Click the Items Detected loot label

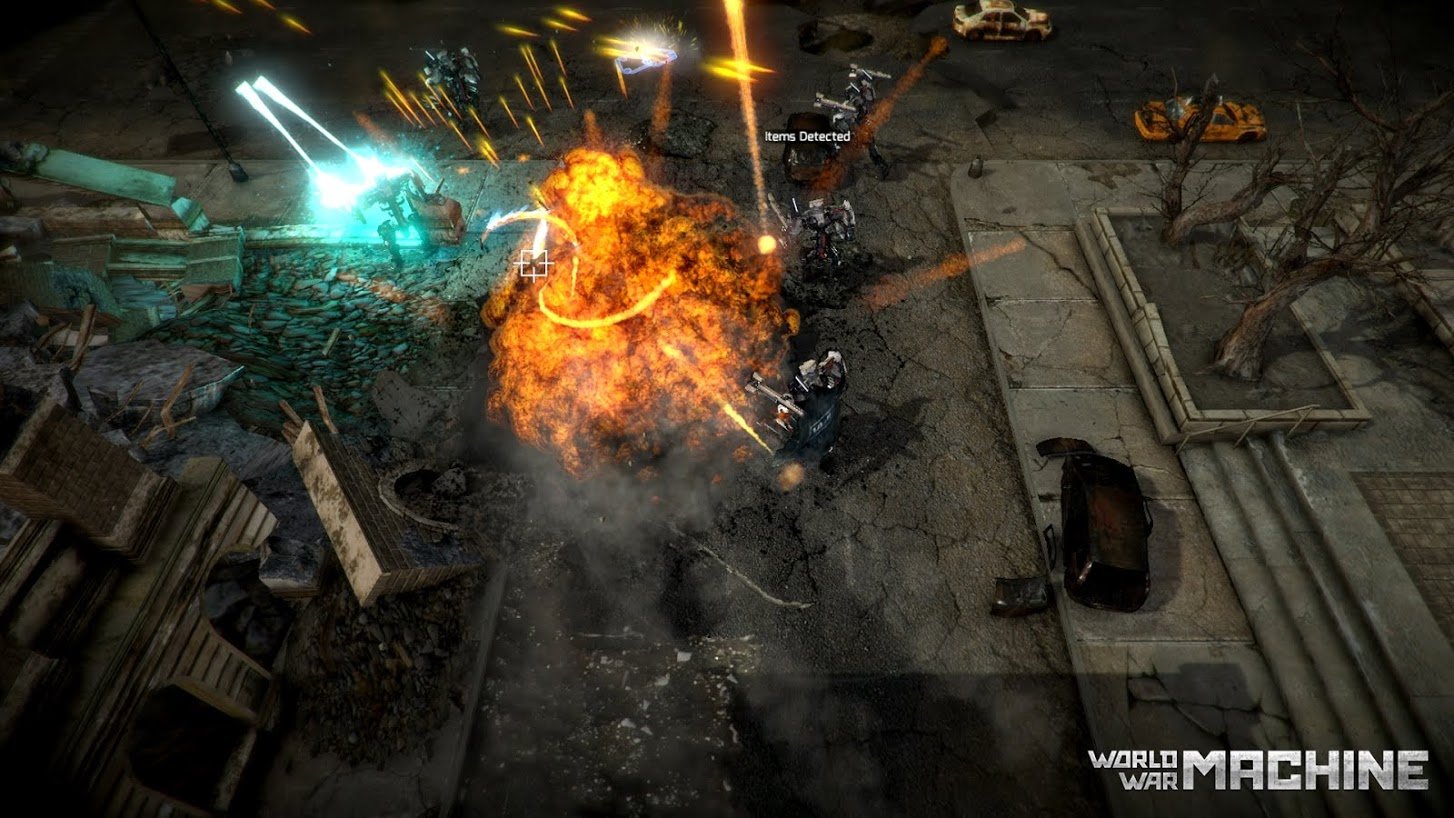pos(807,136)
